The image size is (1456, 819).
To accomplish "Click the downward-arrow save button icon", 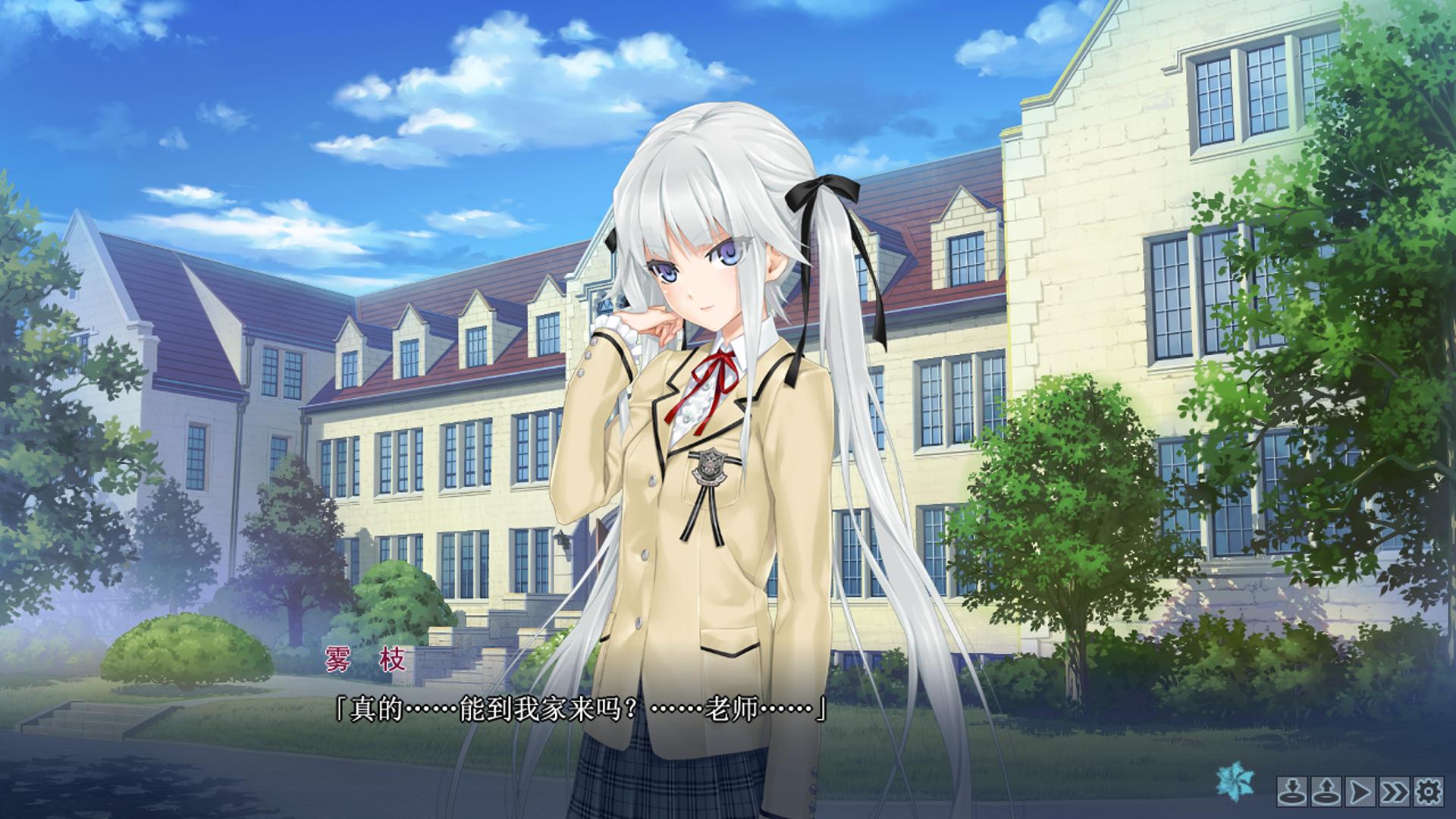I will click(1291, 793).
